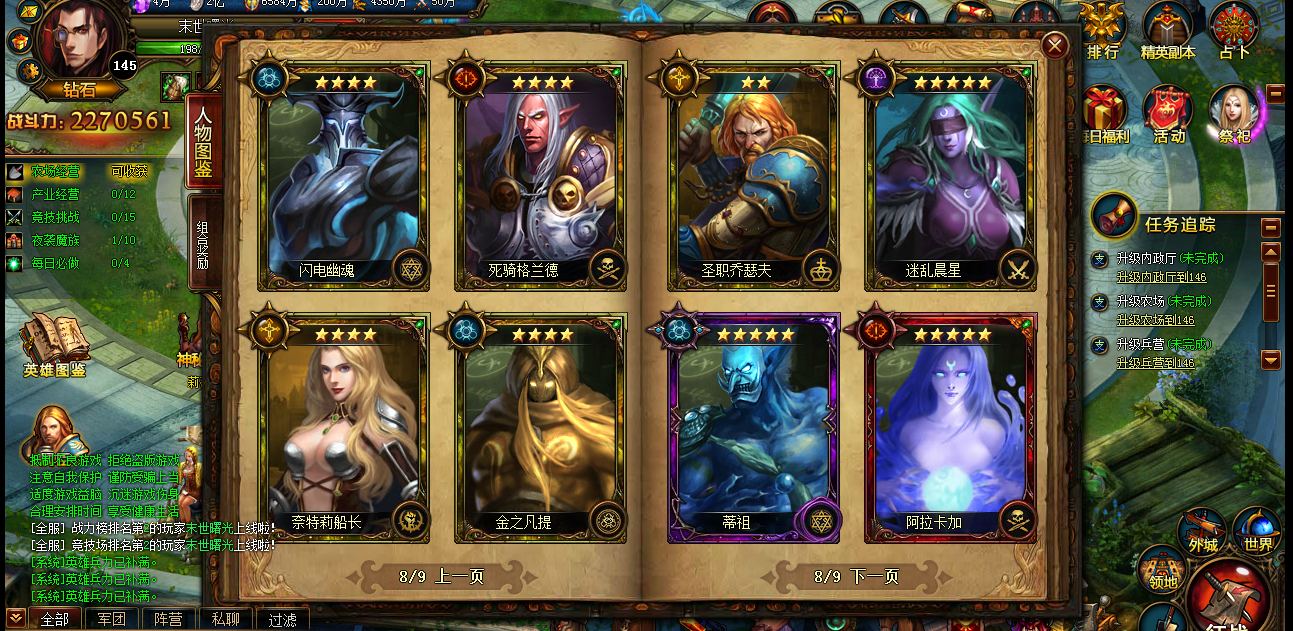Open the 占卜 divination icon

[1234, 31]
